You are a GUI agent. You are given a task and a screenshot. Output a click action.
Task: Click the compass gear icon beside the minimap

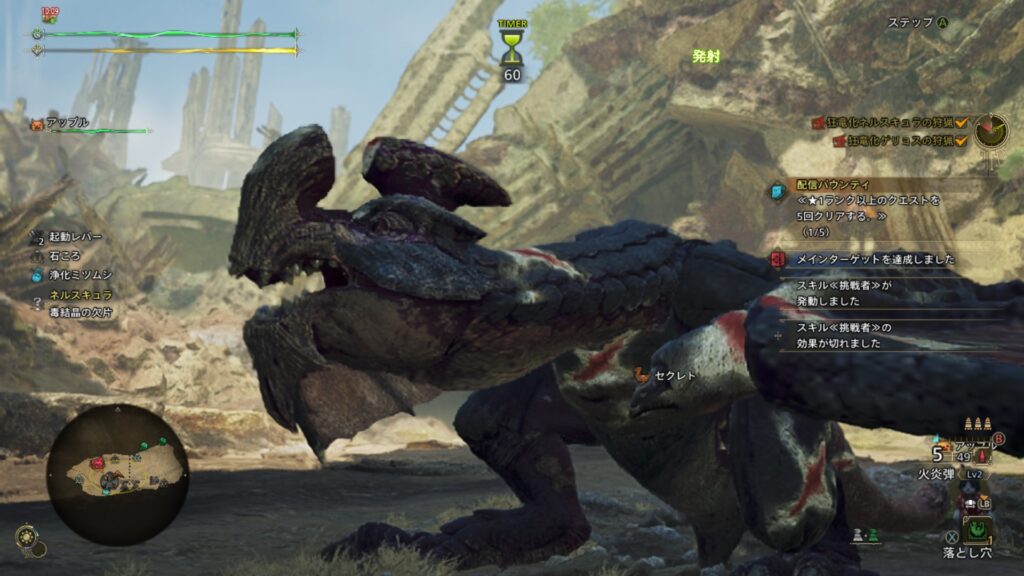pos(27,539)
